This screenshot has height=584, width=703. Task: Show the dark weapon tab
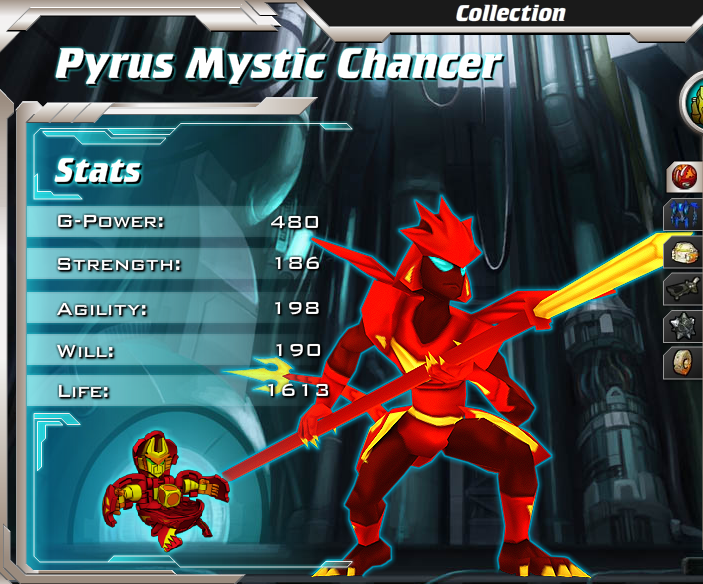685,289
